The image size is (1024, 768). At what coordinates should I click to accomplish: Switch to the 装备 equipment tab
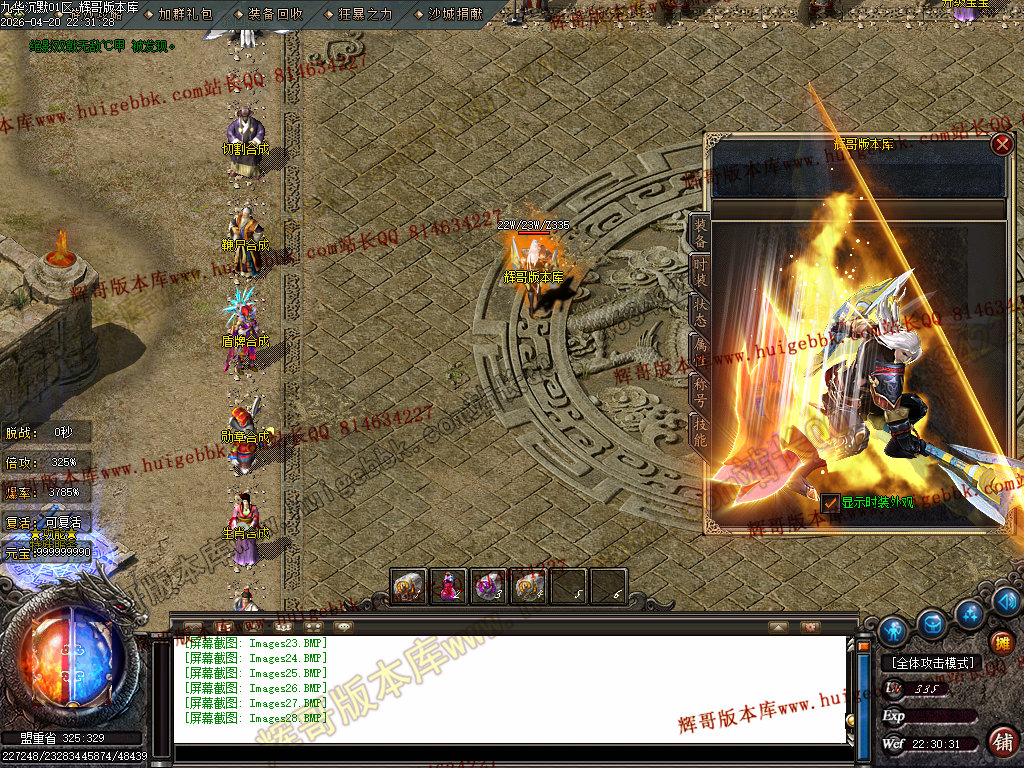(701, 232)
